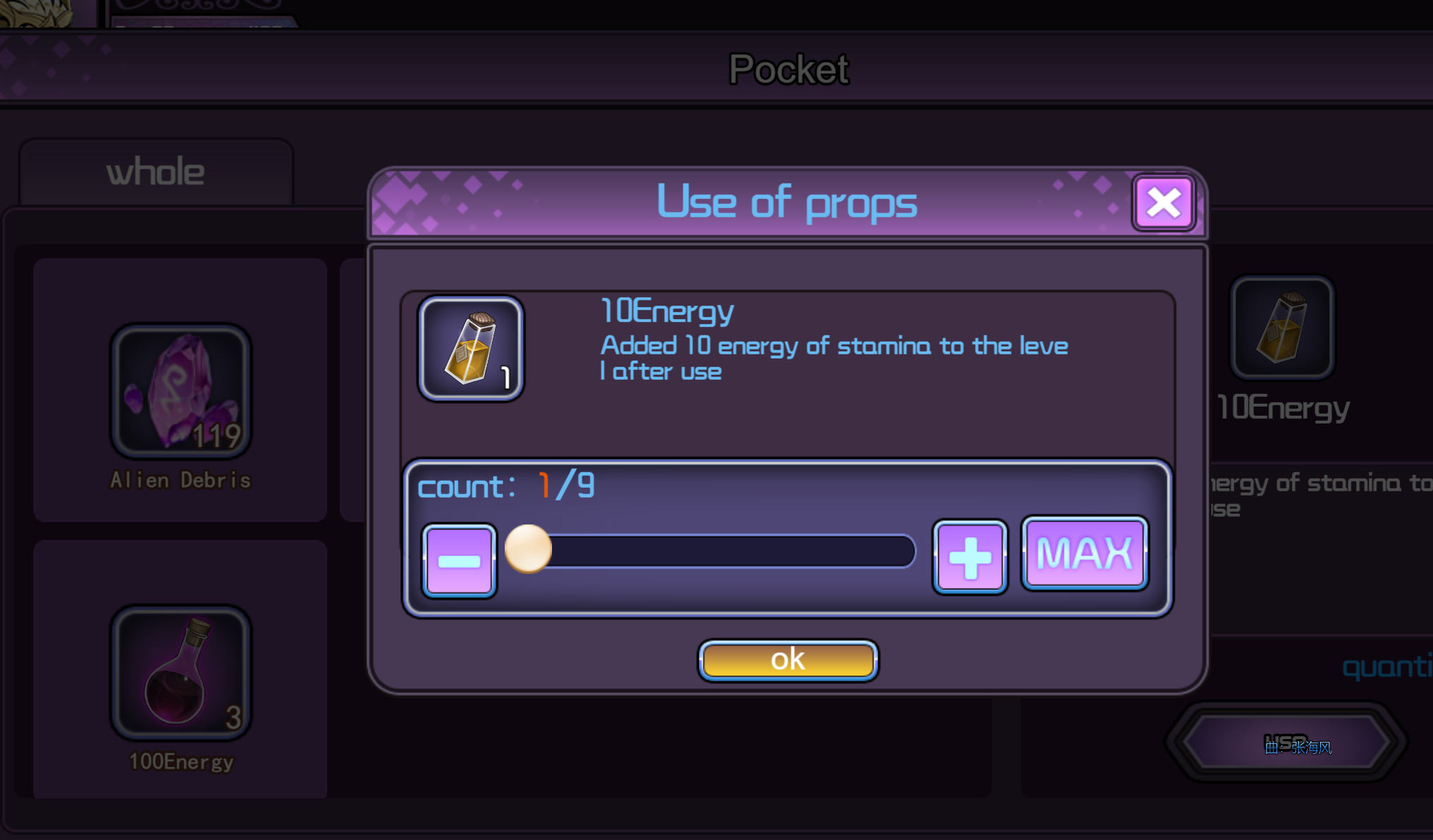Close the Use of props dialog
This screenshot has height=840, width=1433.
(1163, 203)
